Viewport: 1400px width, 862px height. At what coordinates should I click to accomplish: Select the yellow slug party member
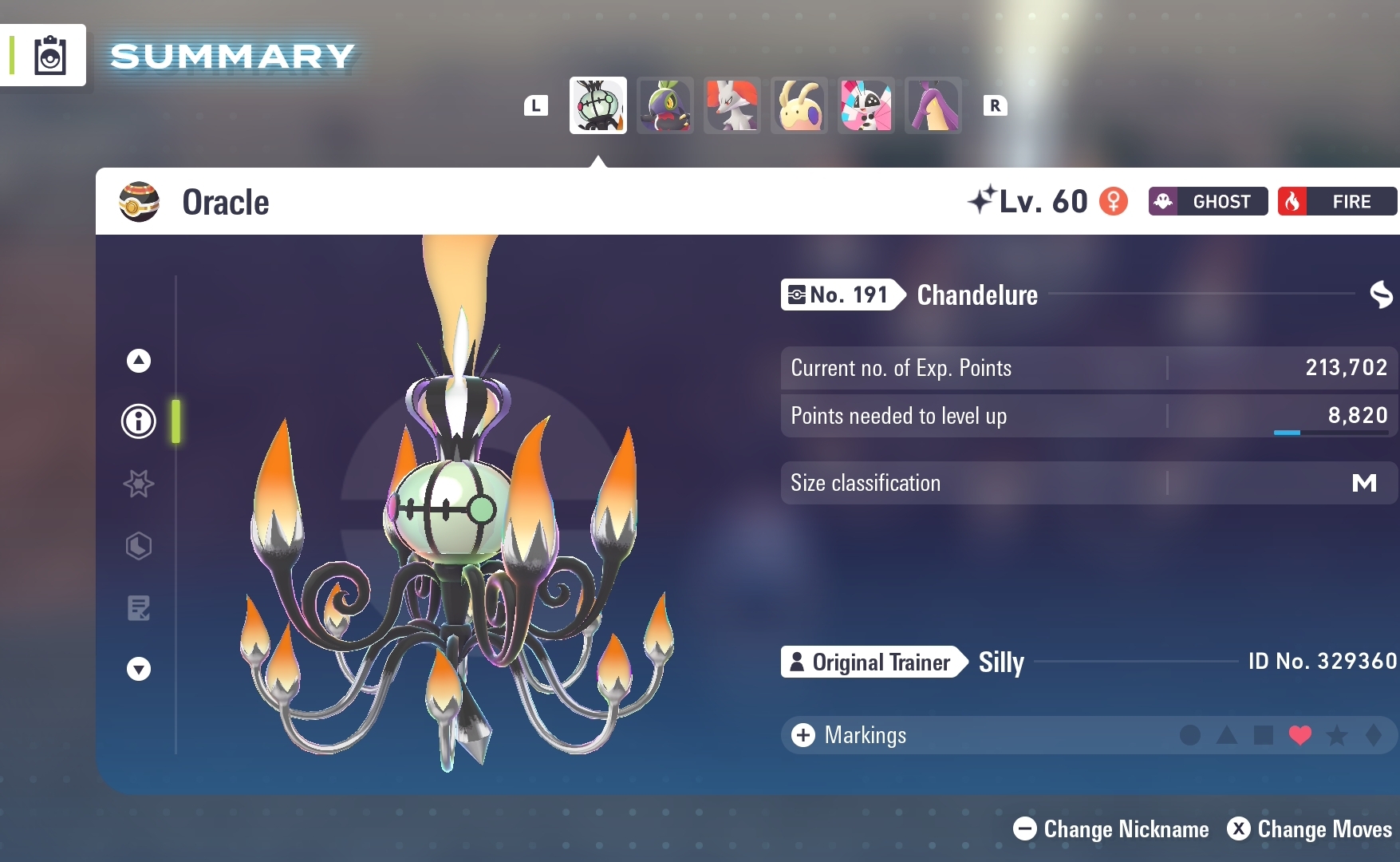[x=799, y=105]
